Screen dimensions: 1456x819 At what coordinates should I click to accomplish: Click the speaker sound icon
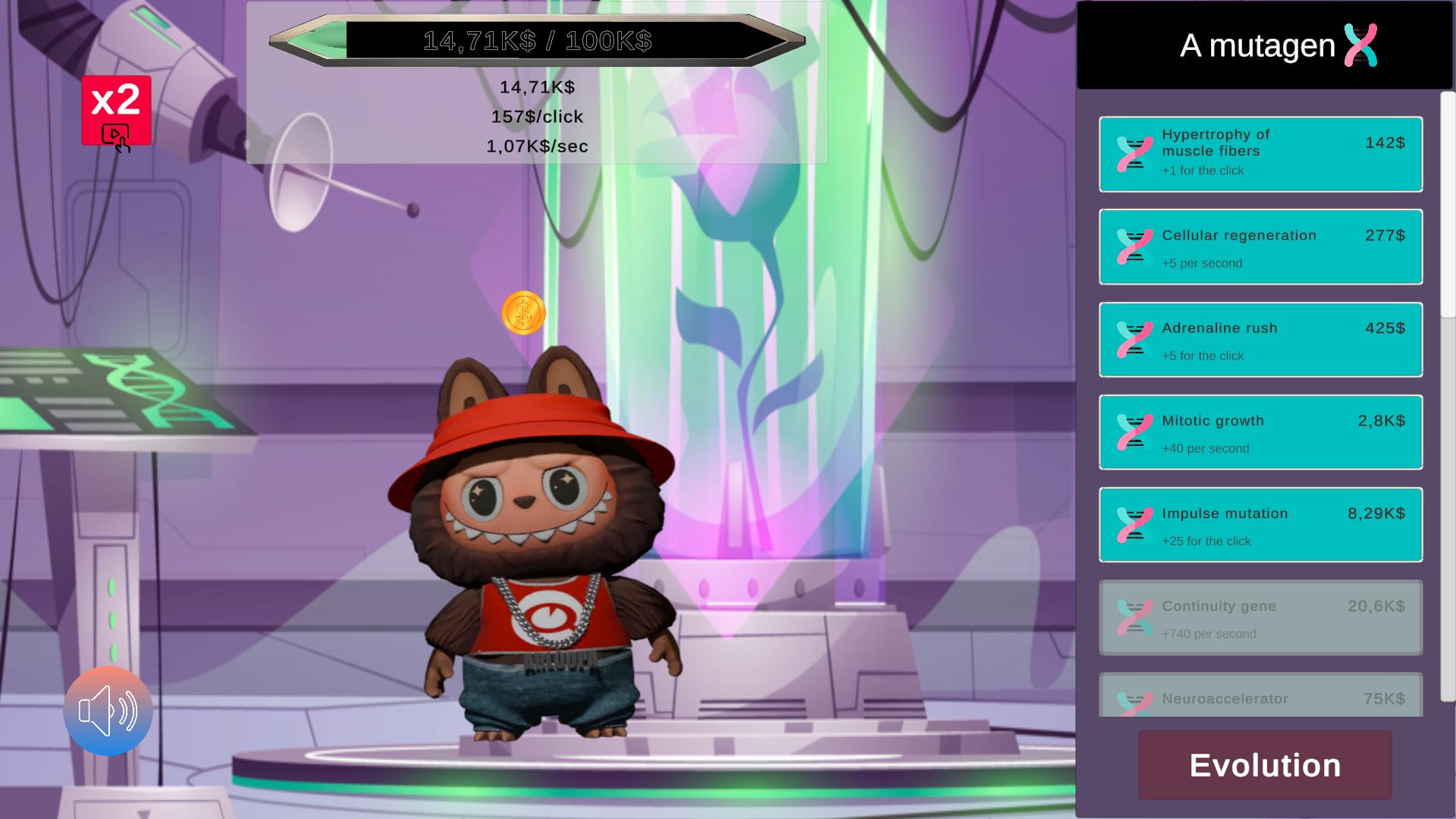(108, 710)
